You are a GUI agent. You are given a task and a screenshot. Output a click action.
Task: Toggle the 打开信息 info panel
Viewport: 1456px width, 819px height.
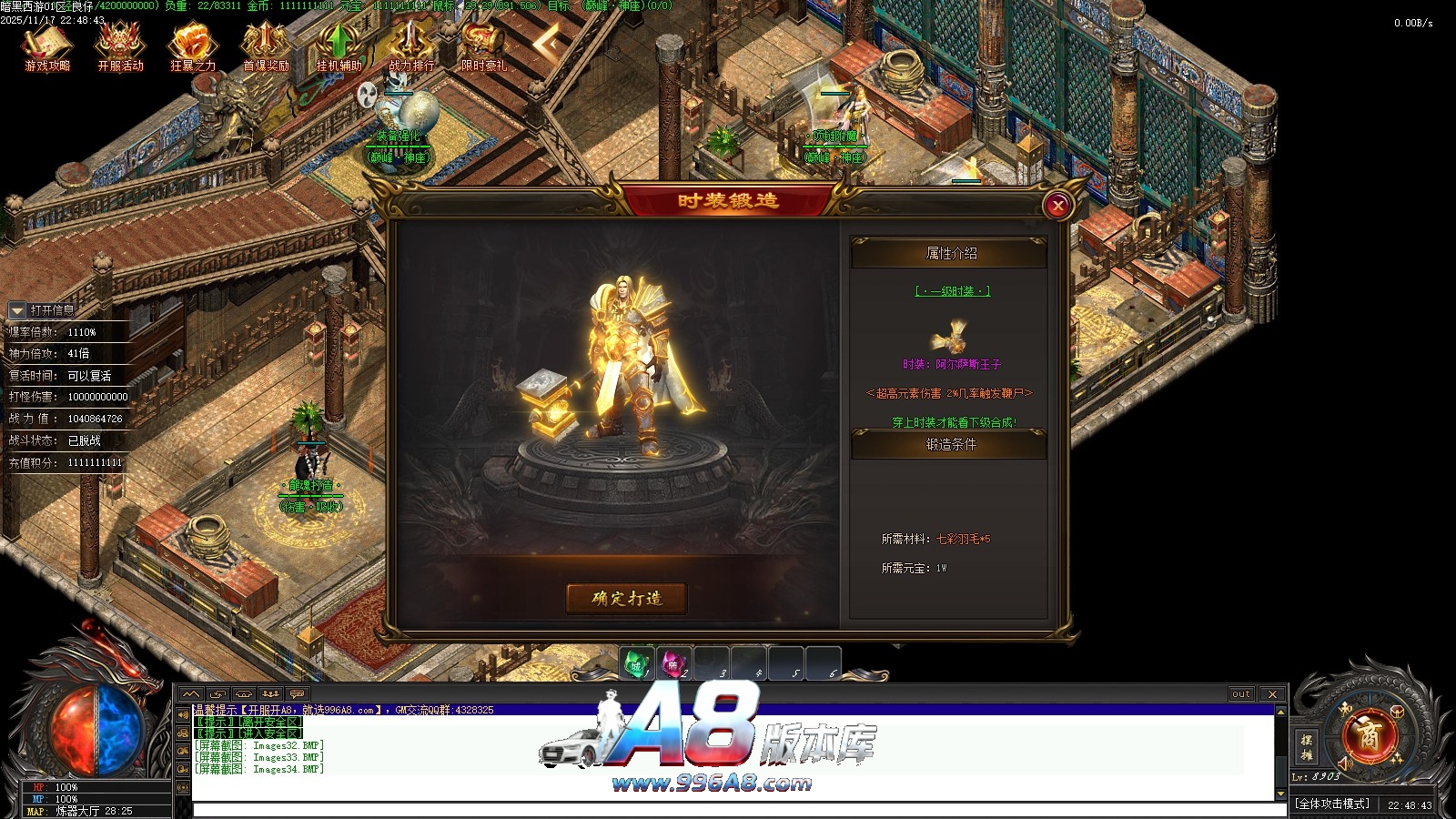[17, 311]
